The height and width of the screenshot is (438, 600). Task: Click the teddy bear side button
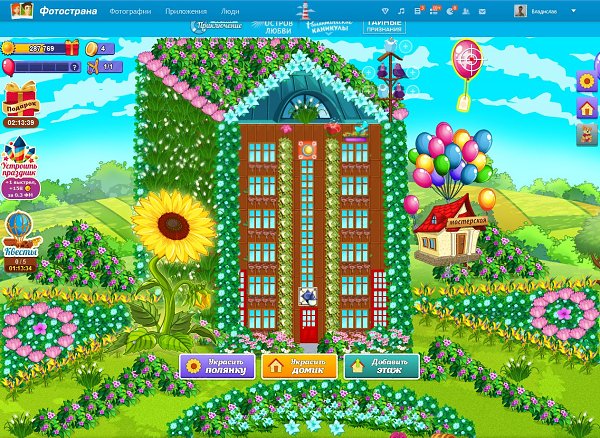587,134
